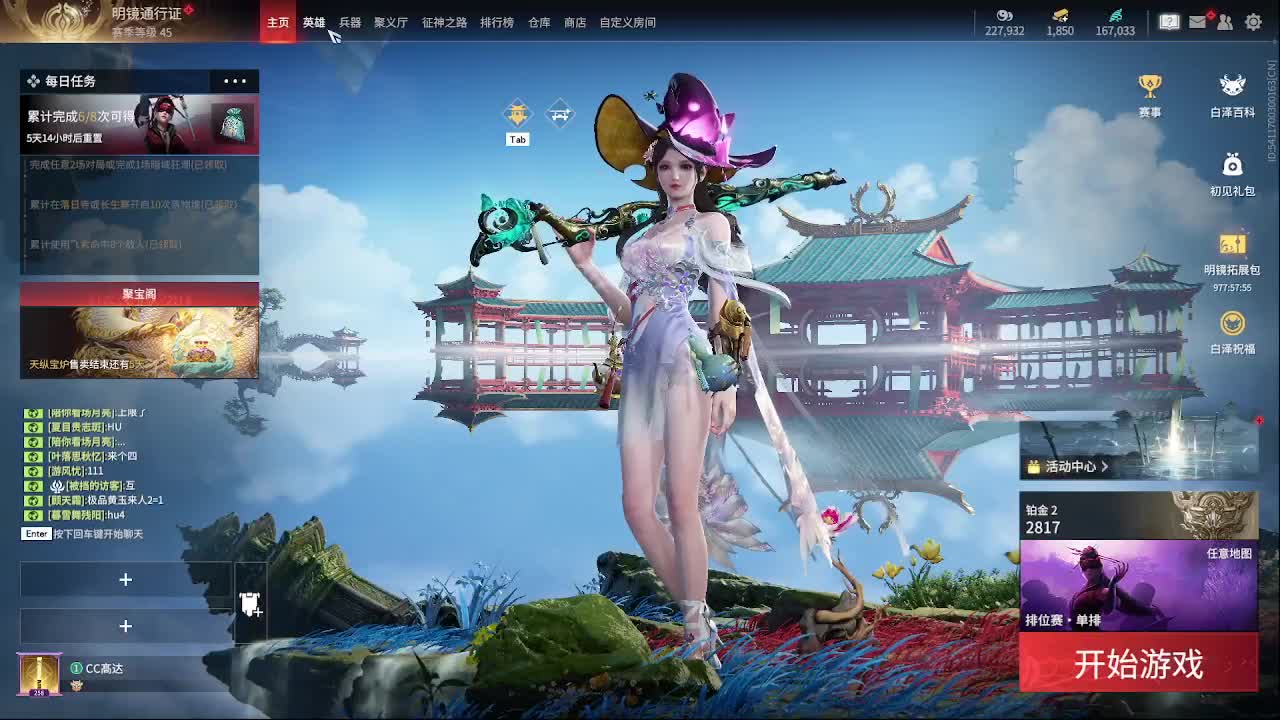Open the help manual book icon
The width and height of the screenshot is (1280, 720).
[x=1168, y=21]
